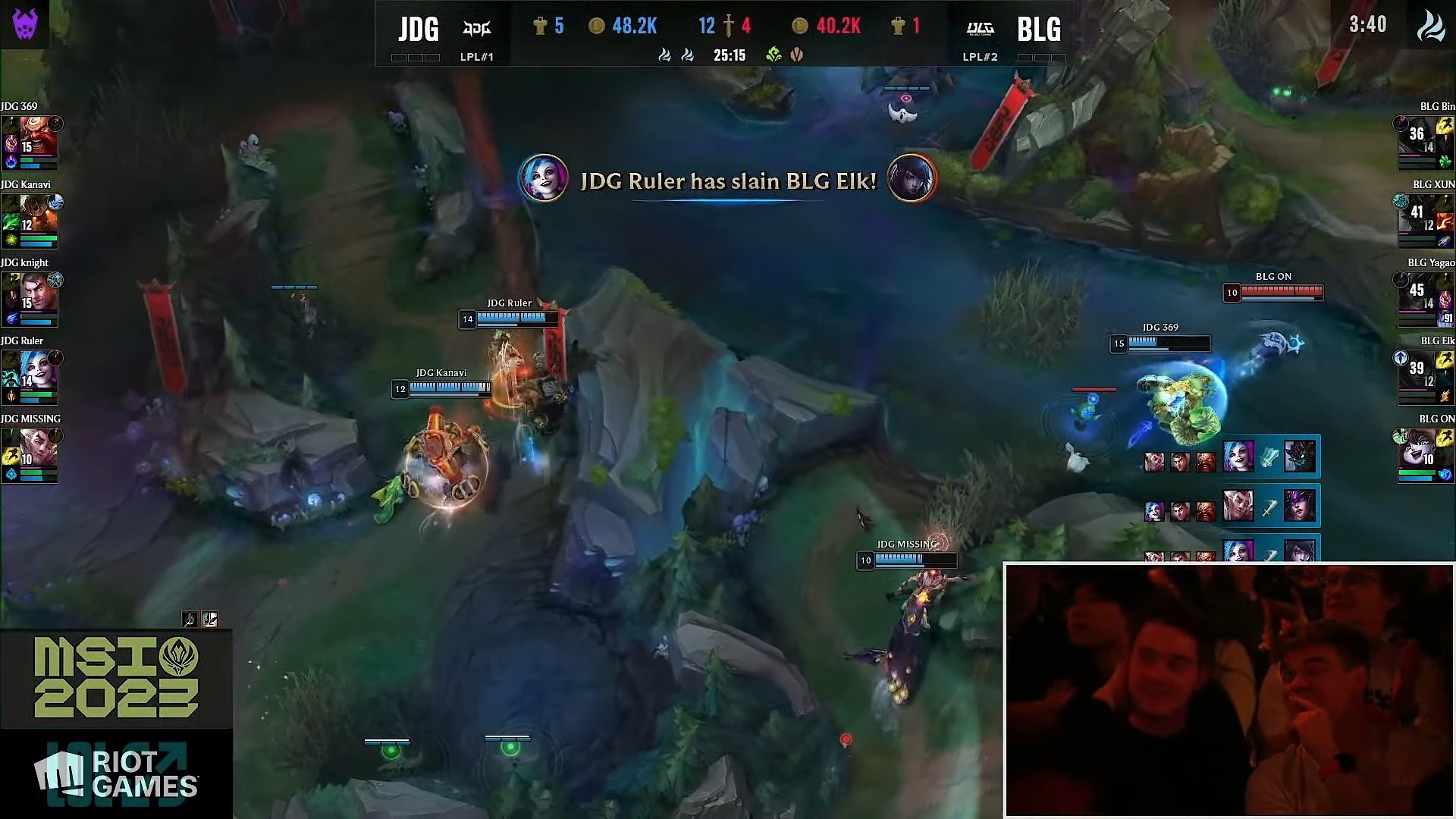The image size is (1456, 819).
Task: Click the crowd webcam overlay in the bottom-right
Action: (x=1228, y=690)
